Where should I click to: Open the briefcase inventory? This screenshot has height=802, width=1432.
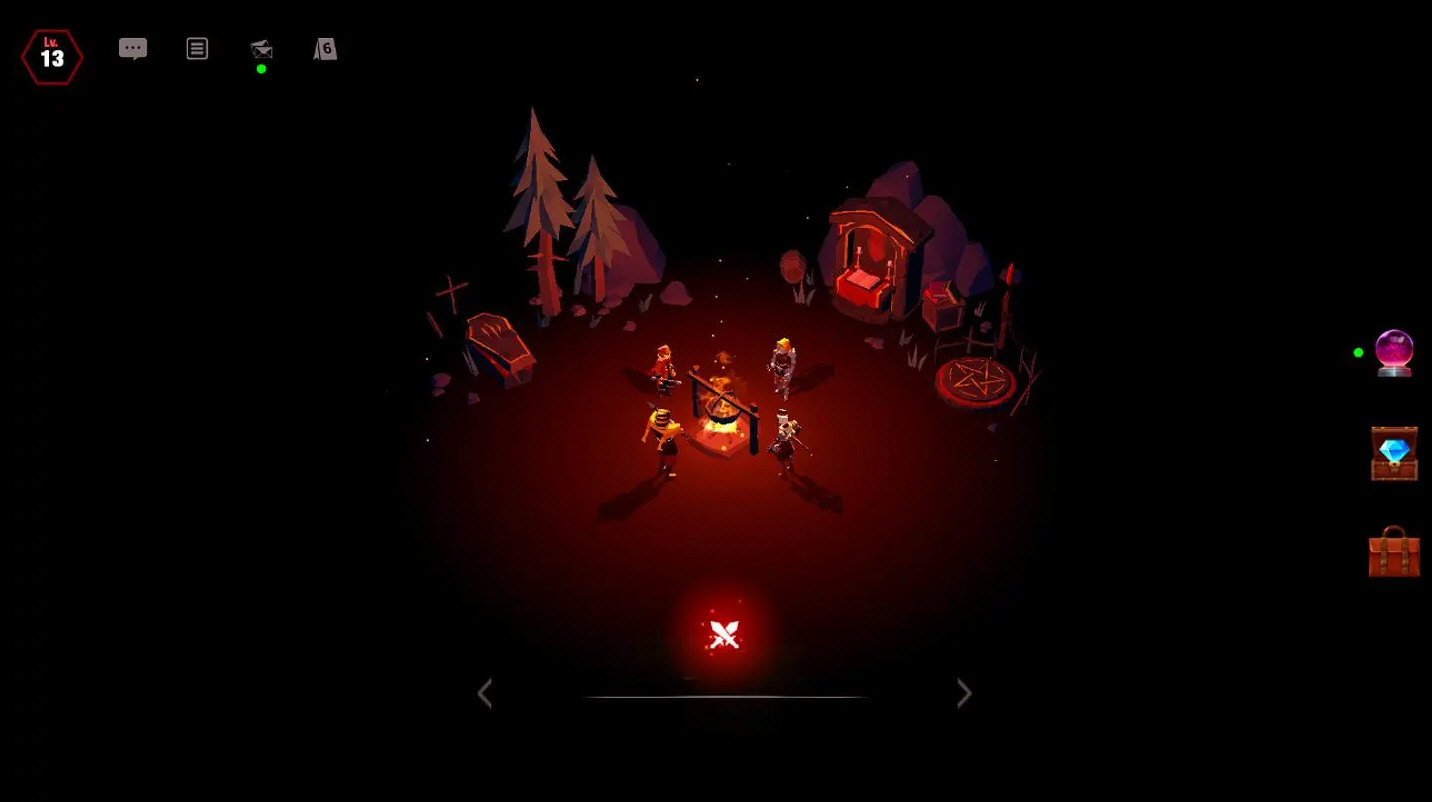[1394, 555]
